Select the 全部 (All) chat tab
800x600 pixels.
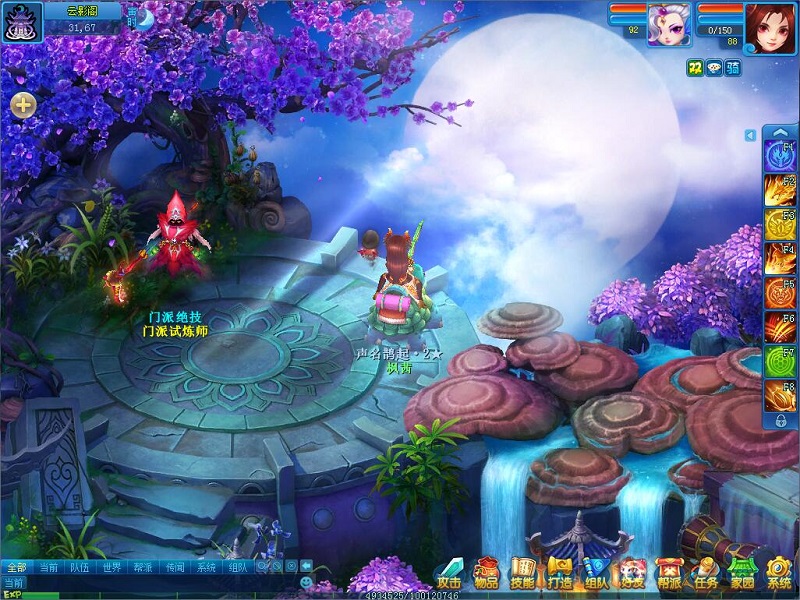click(x=15, y=567)
